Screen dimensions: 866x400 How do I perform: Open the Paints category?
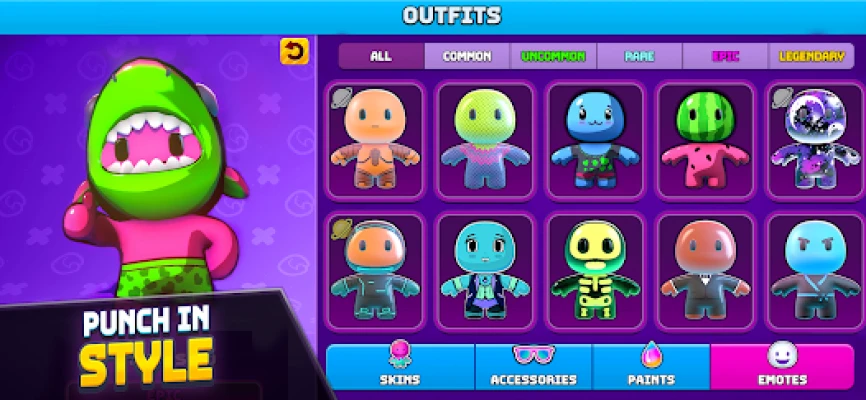pyautogui.click(x=651, y=366)
